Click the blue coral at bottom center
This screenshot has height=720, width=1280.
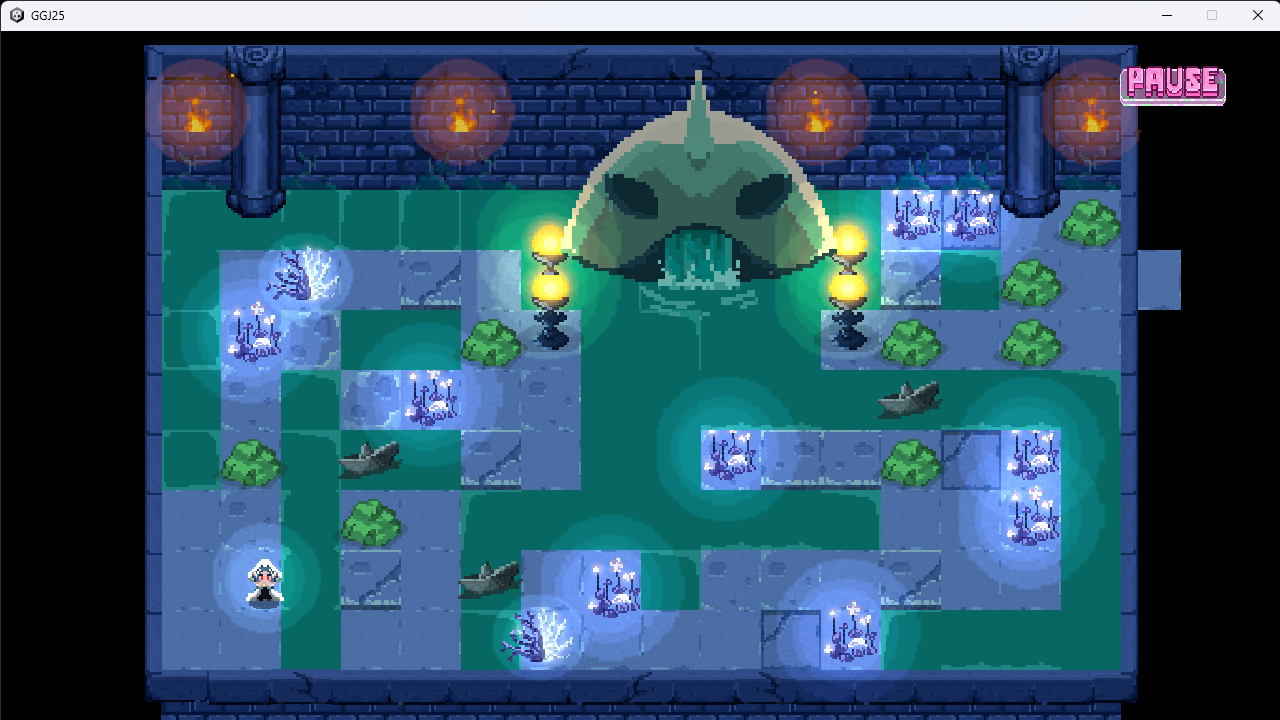540,635
